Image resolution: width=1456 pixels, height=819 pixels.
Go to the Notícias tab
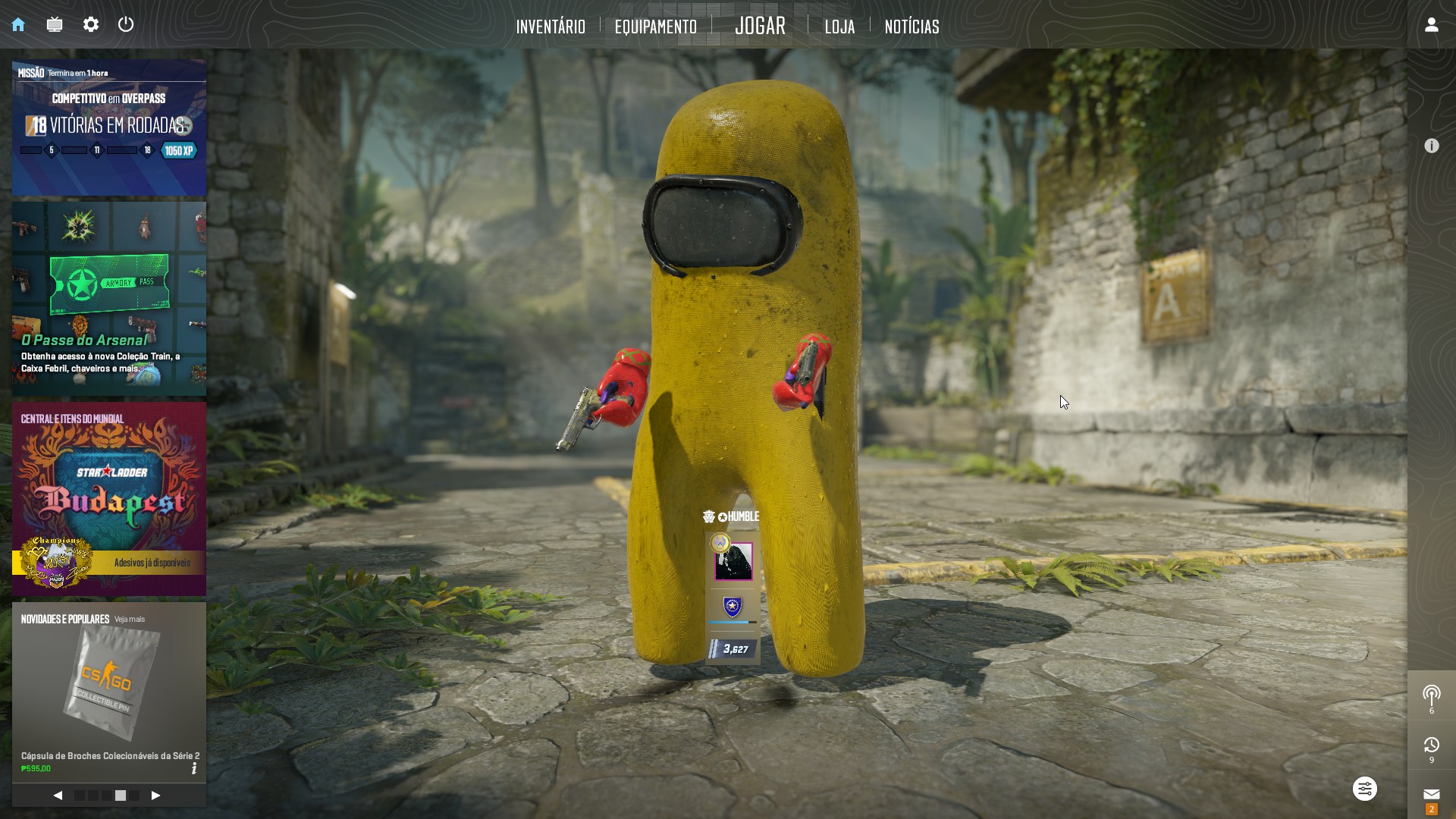(x=912, y=27)
